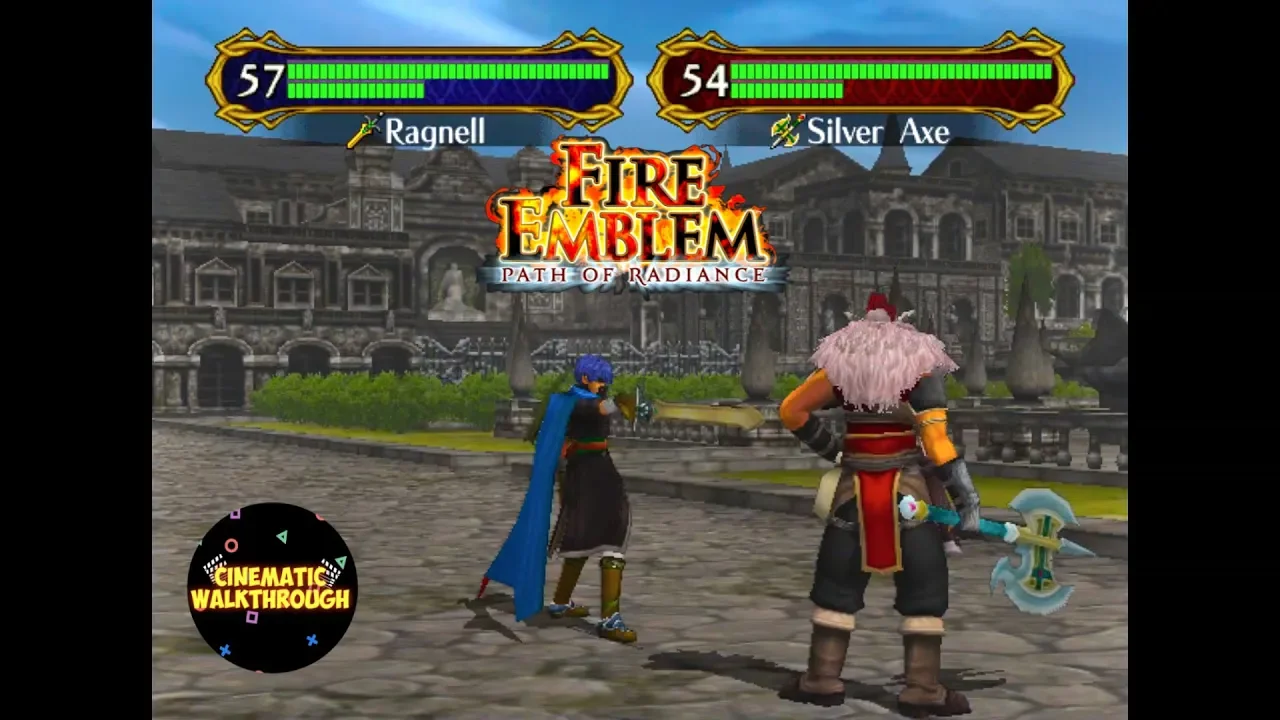
Task: Select the Silver Axe weapon icon
Action: (787, 132)
